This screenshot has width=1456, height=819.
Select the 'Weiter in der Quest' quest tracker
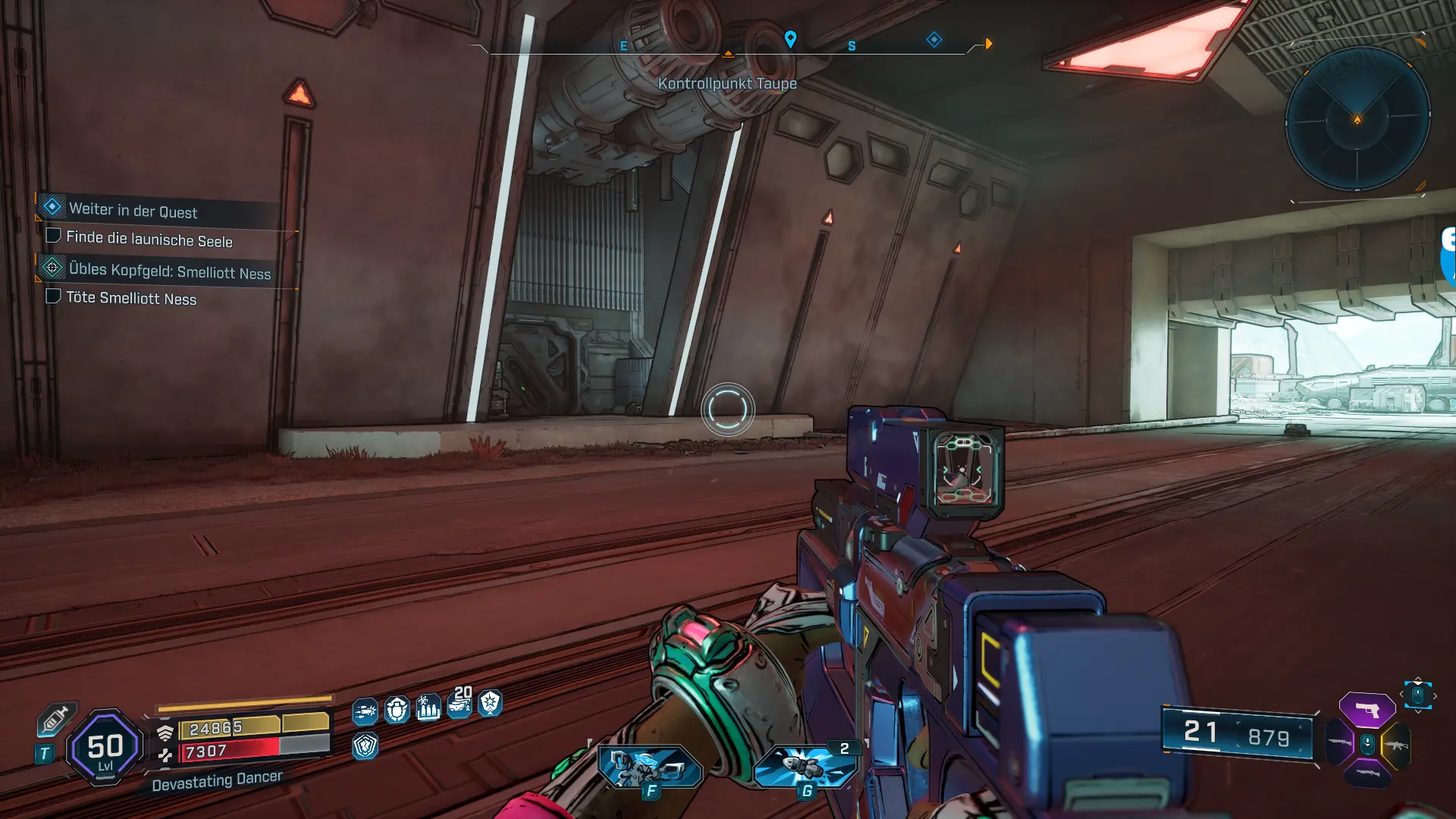click(133, 210)
